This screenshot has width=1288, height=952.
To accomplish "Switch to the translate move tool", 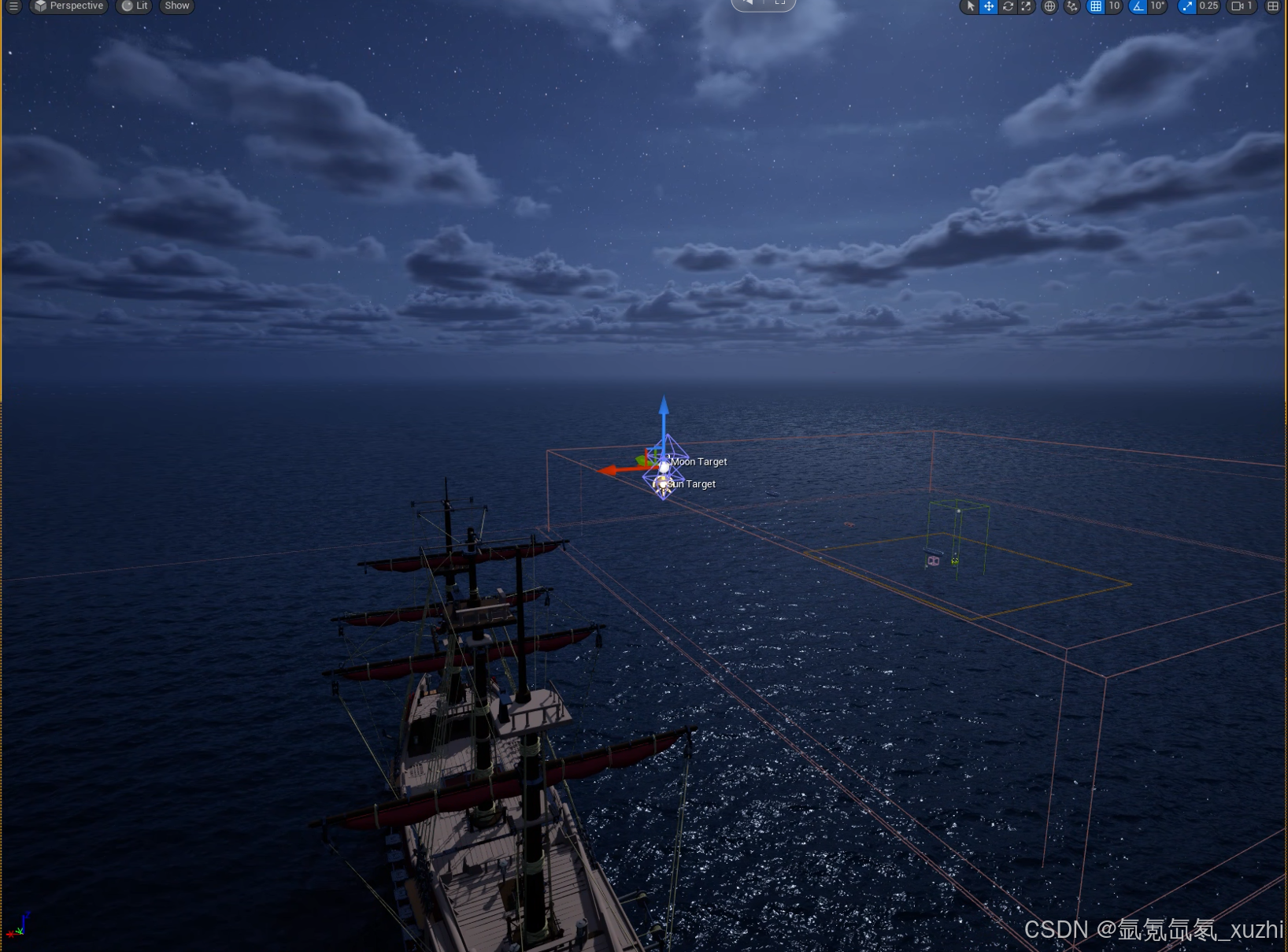I will tap(989, 6).
